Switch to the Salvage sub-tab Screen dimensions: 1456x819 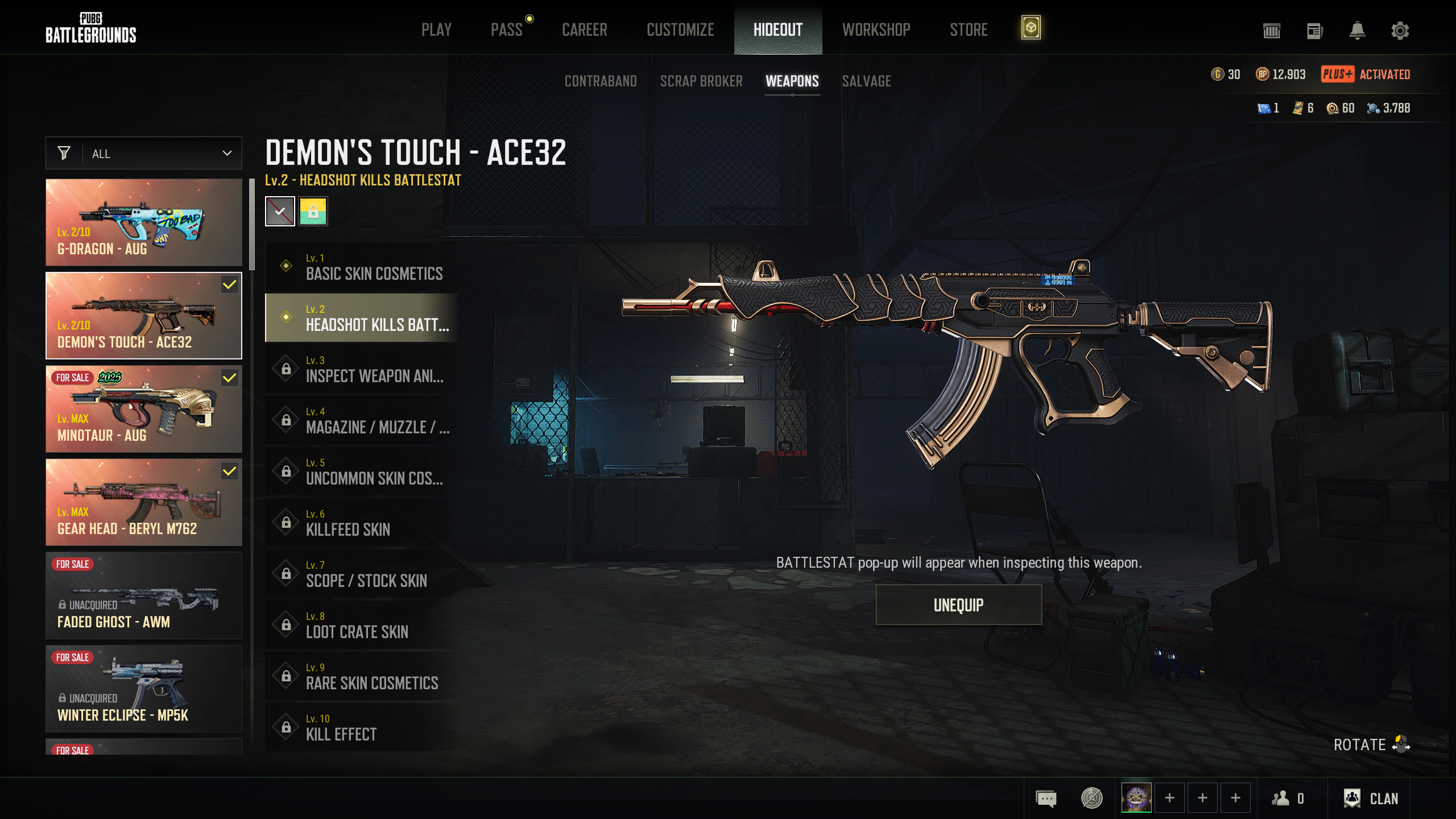coord(866,81)
